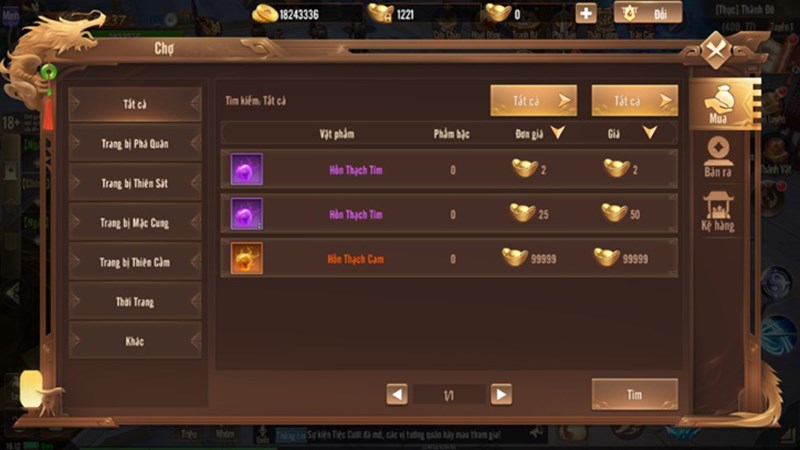Click the Tìm search button
Image resolution: width=800 pixels, height=450 pixels.
click(x=634, y=394)
